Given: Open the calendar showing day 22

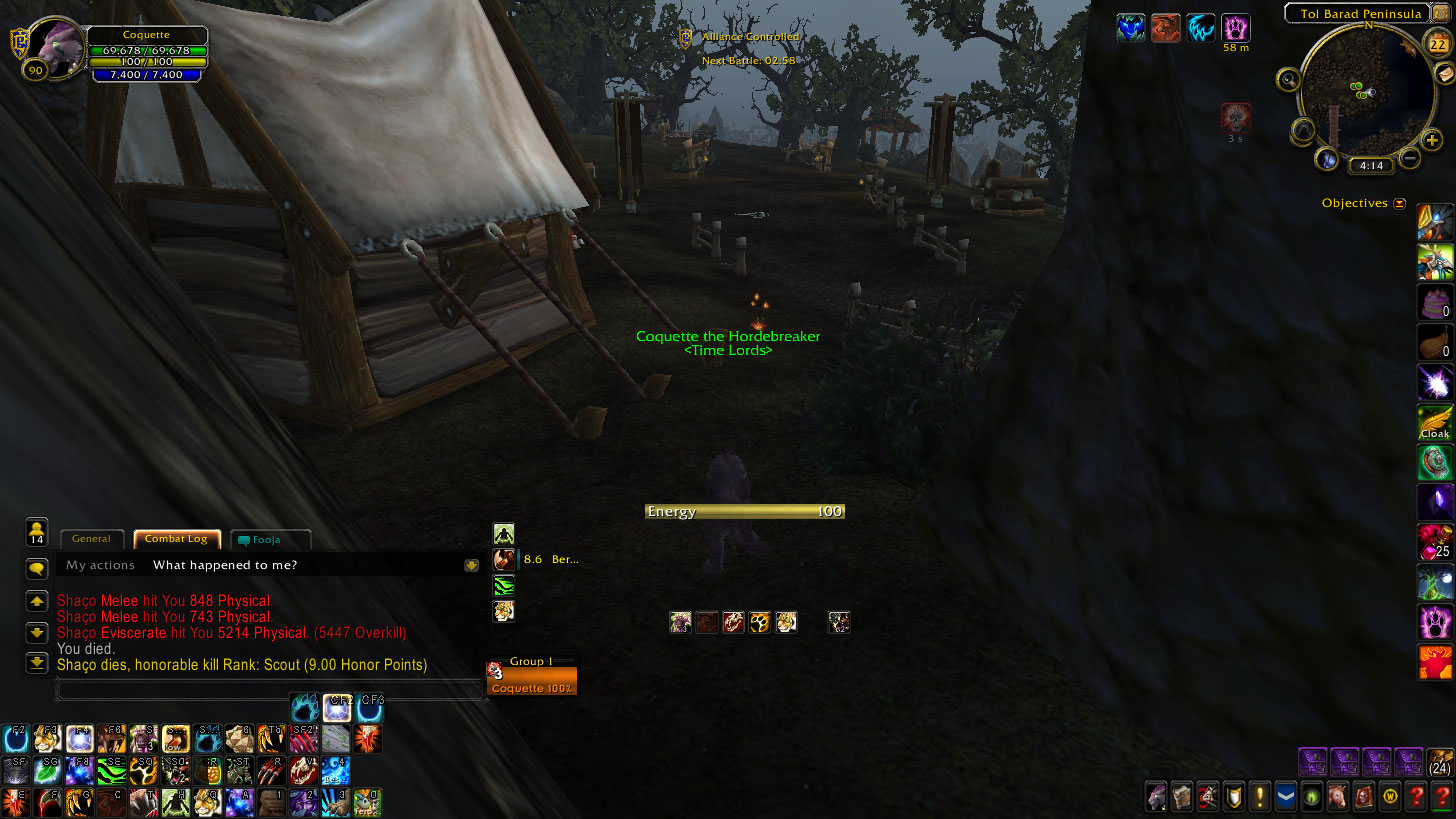Looking at the screenshot, I should (1438, 44).
